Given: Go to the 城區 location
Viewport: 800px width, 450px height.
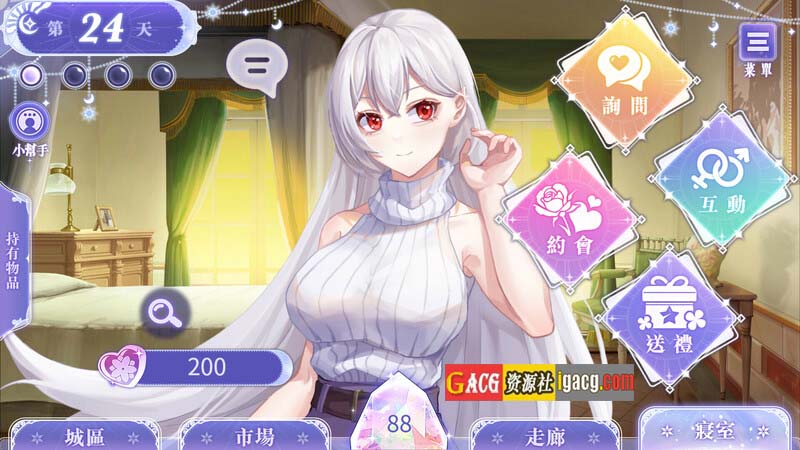Looking at the screenshot, I should [x=88, y=435].
